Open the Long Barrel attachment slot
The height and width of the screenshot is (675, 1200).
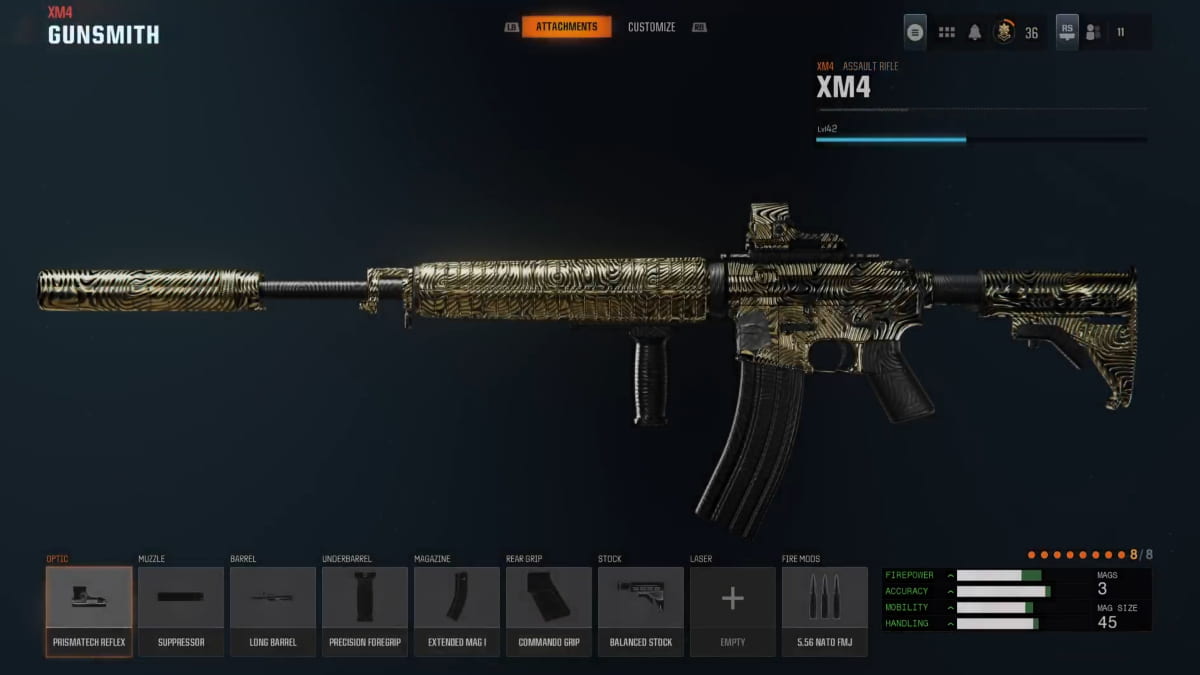coord(273,611)
